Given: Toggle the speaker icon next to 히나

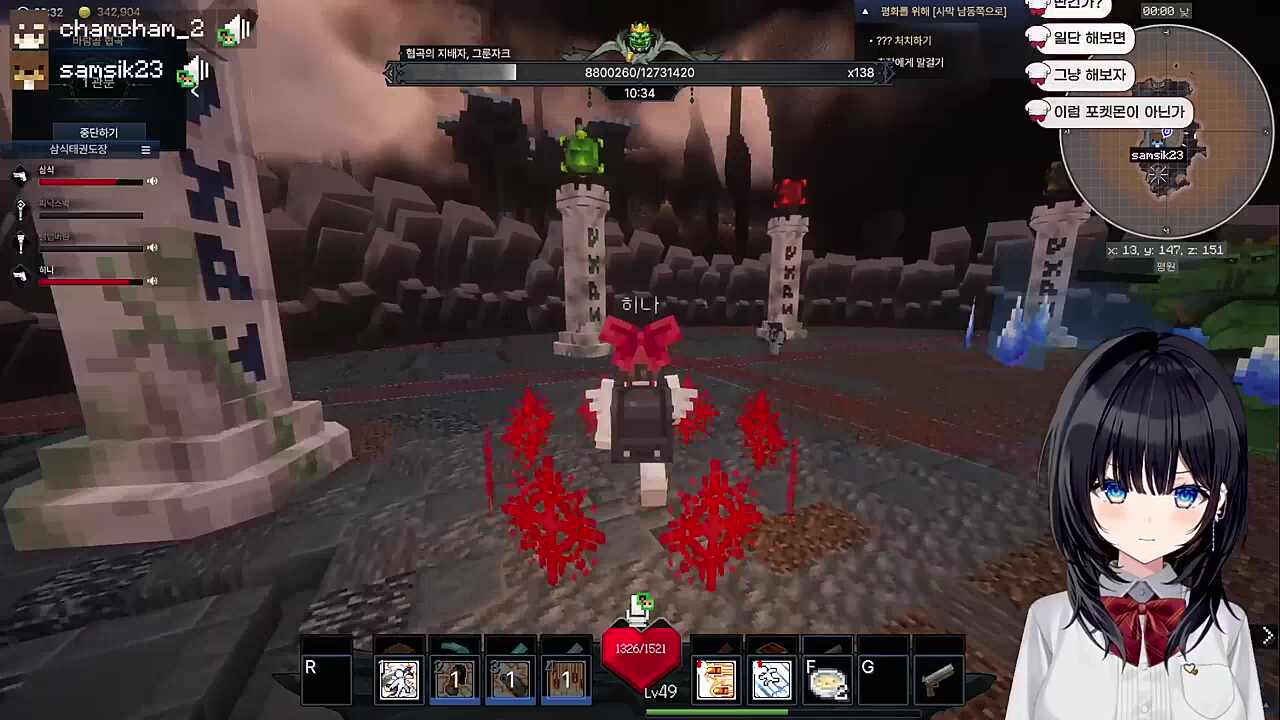Looking at the screenshot, I should tap(152, 281).
